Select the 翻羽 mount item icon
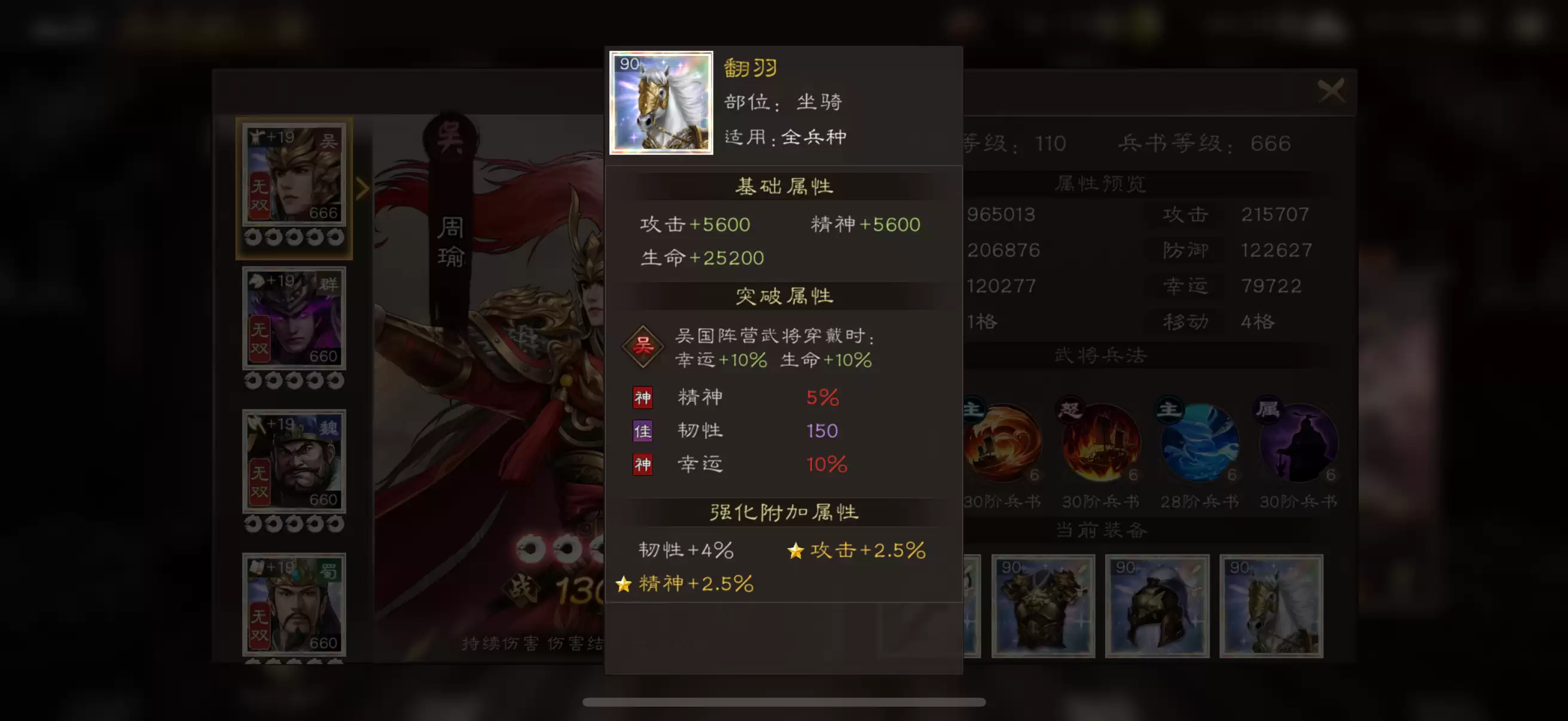The image size is (1568, 721). (661, 102)
